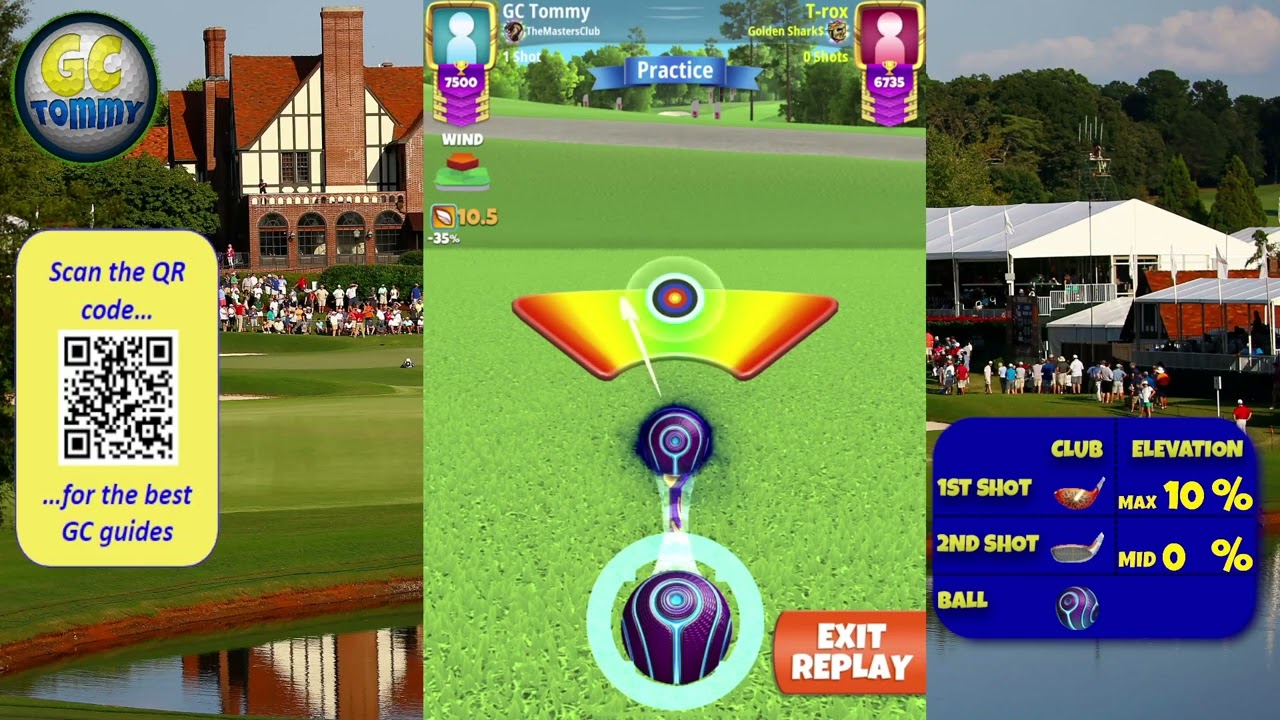Tap the wind direction indicator
Viewport: 1280px width, 720px height.
click(x=462, y=171)
